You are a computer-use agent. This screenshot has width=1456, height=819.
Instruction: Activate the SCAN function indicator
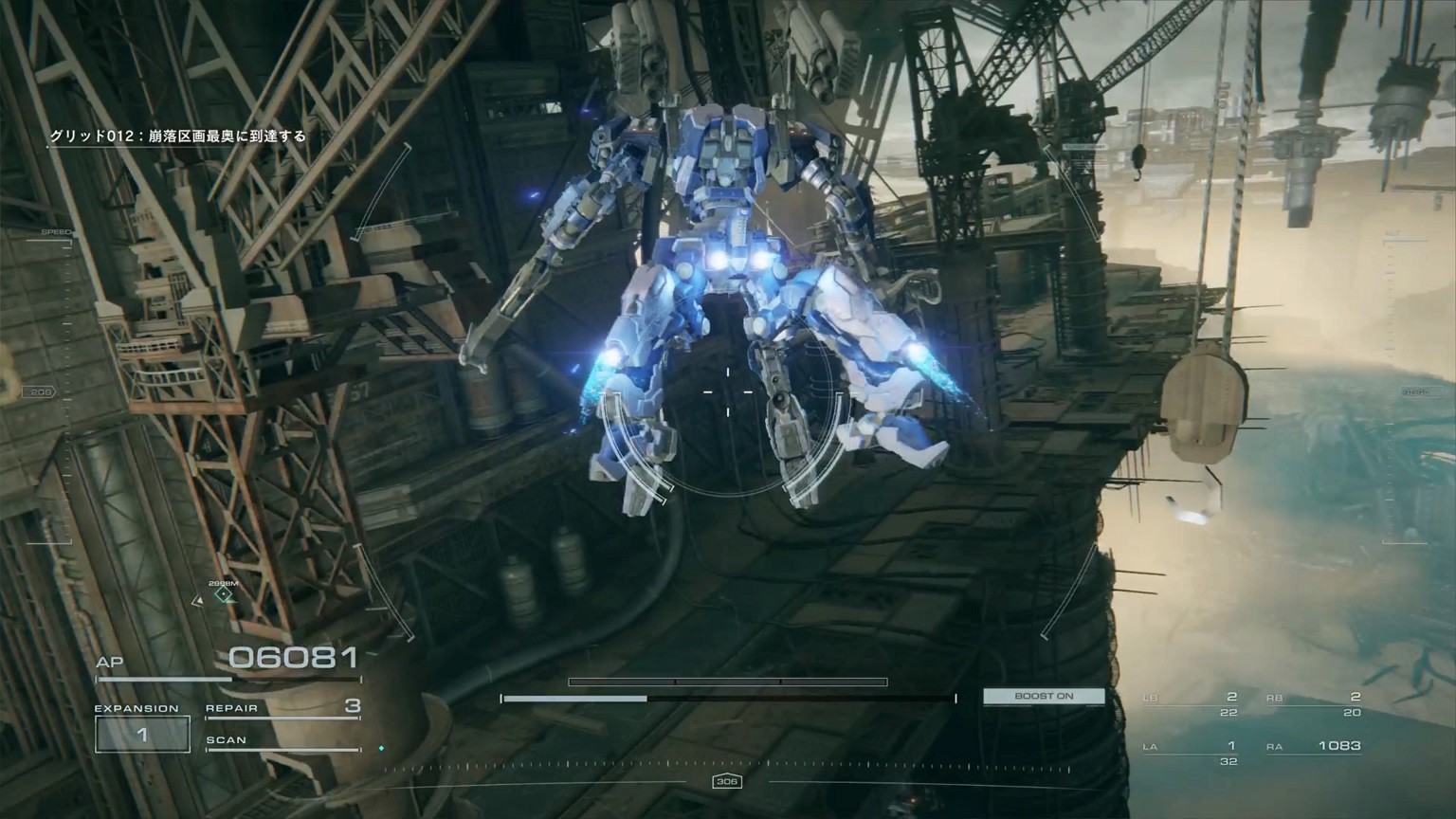point(227,739)
